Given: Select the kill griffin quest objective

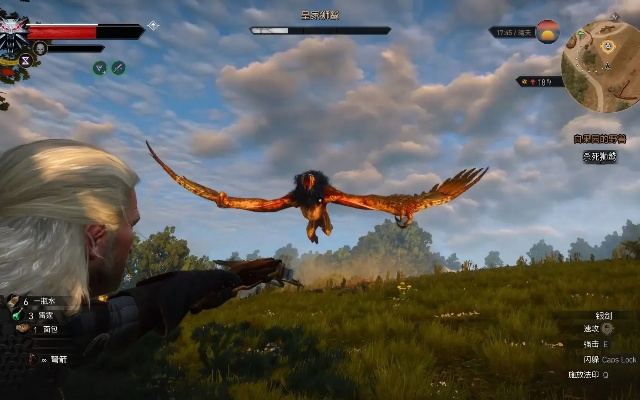Looking at the screenshot, I should [600, 156].
